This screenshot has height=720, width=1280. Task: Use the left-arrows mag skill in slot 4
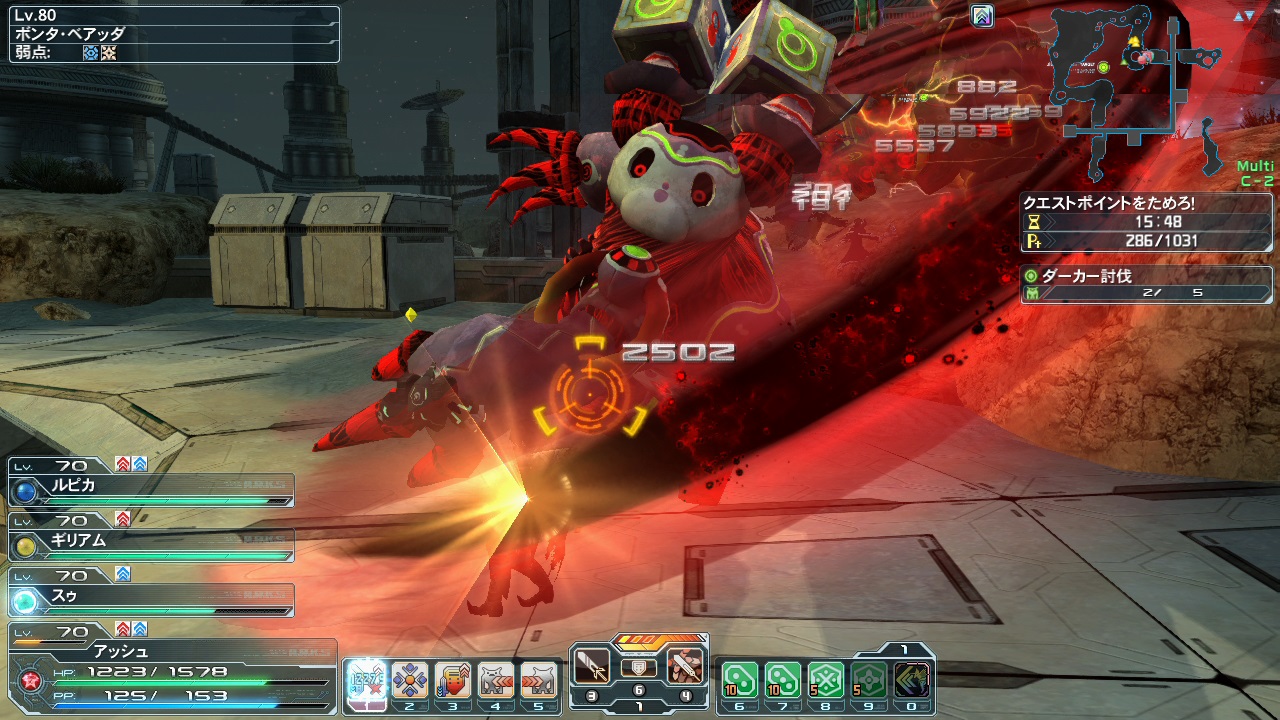[x=496, y=681]
